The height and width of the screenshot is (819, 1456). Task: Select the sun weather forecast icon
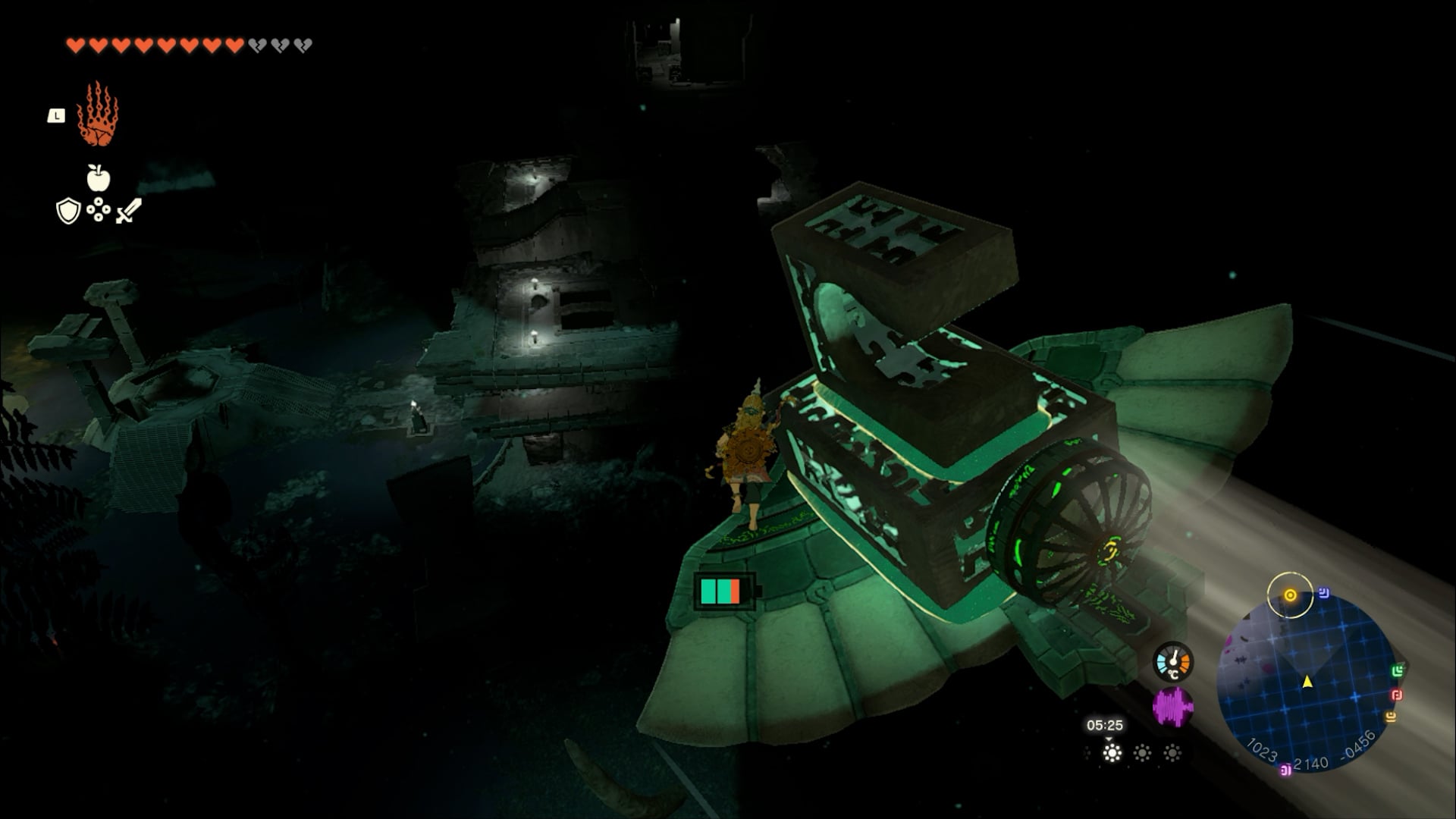click(1112, 753)
